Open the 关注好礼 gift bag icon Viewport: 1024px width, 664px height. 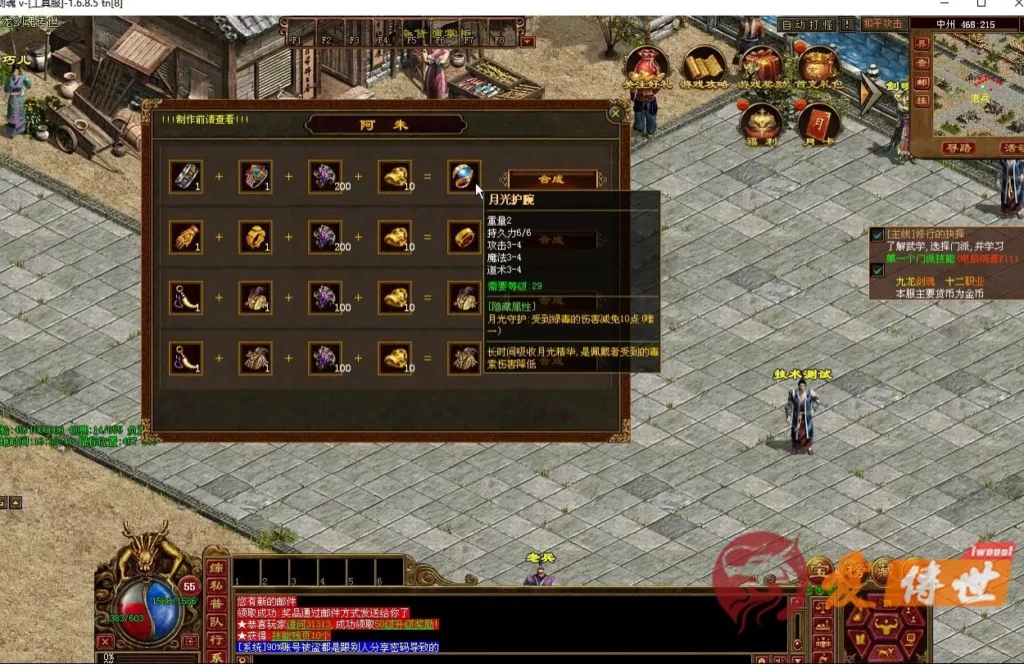tap(647, 66)
